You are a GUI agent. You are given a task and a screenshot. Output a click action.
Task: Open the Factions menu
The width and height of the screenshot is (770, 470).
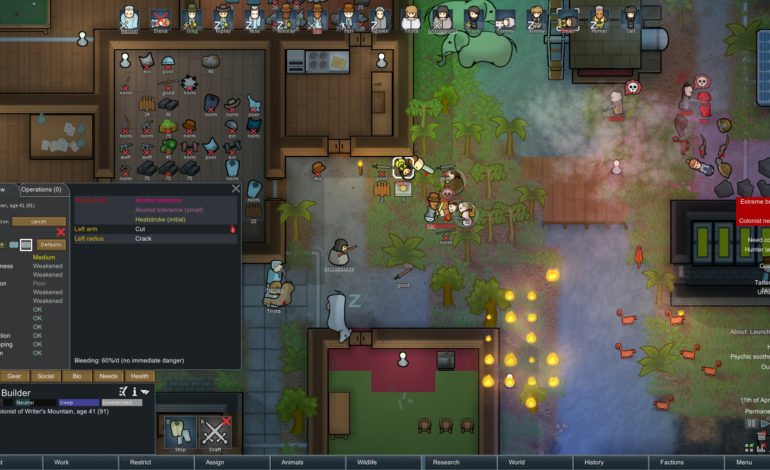click(x=671, y=462)
